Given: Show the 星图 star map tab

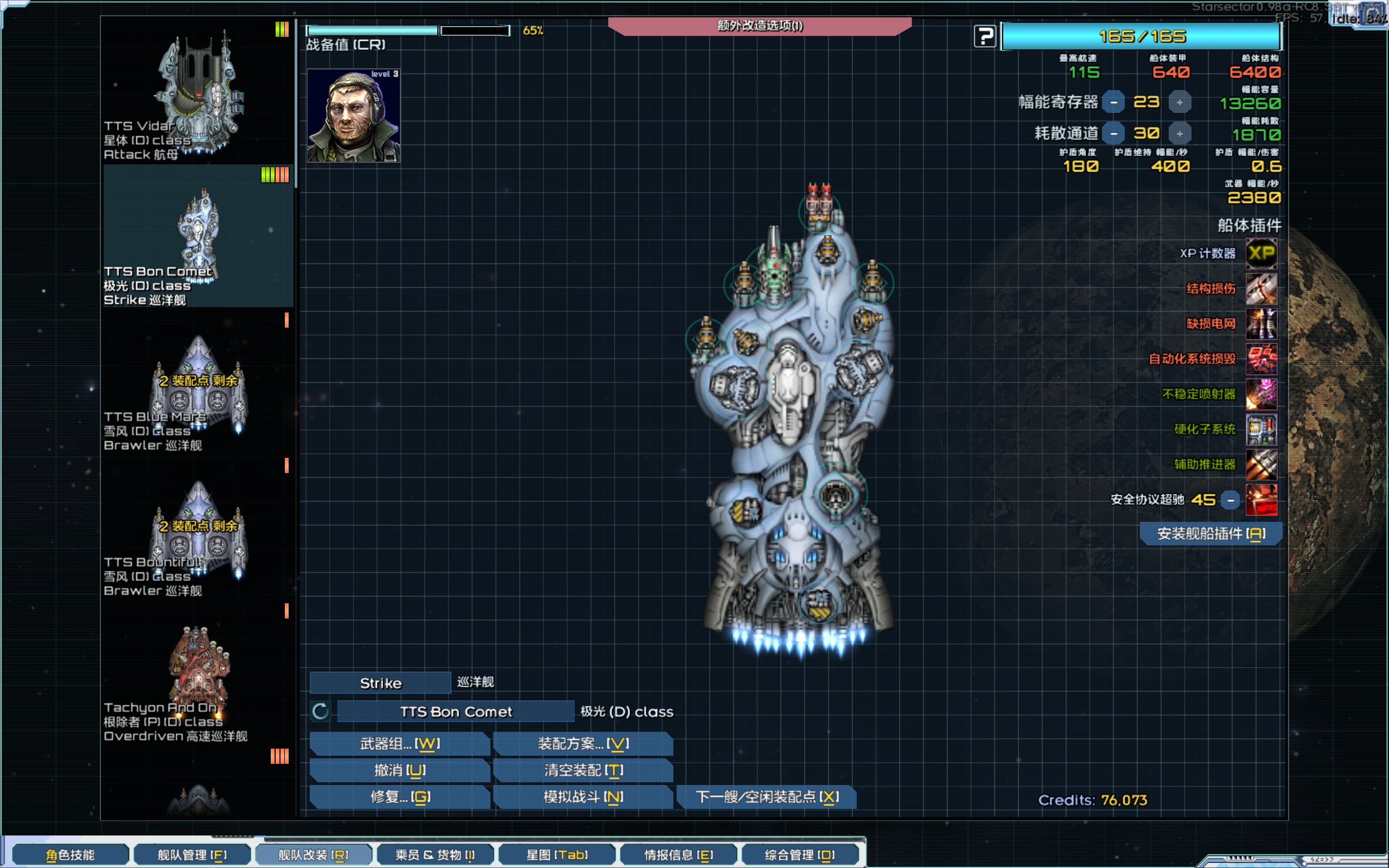Looking at the screenshot, I should pos(557,855).
